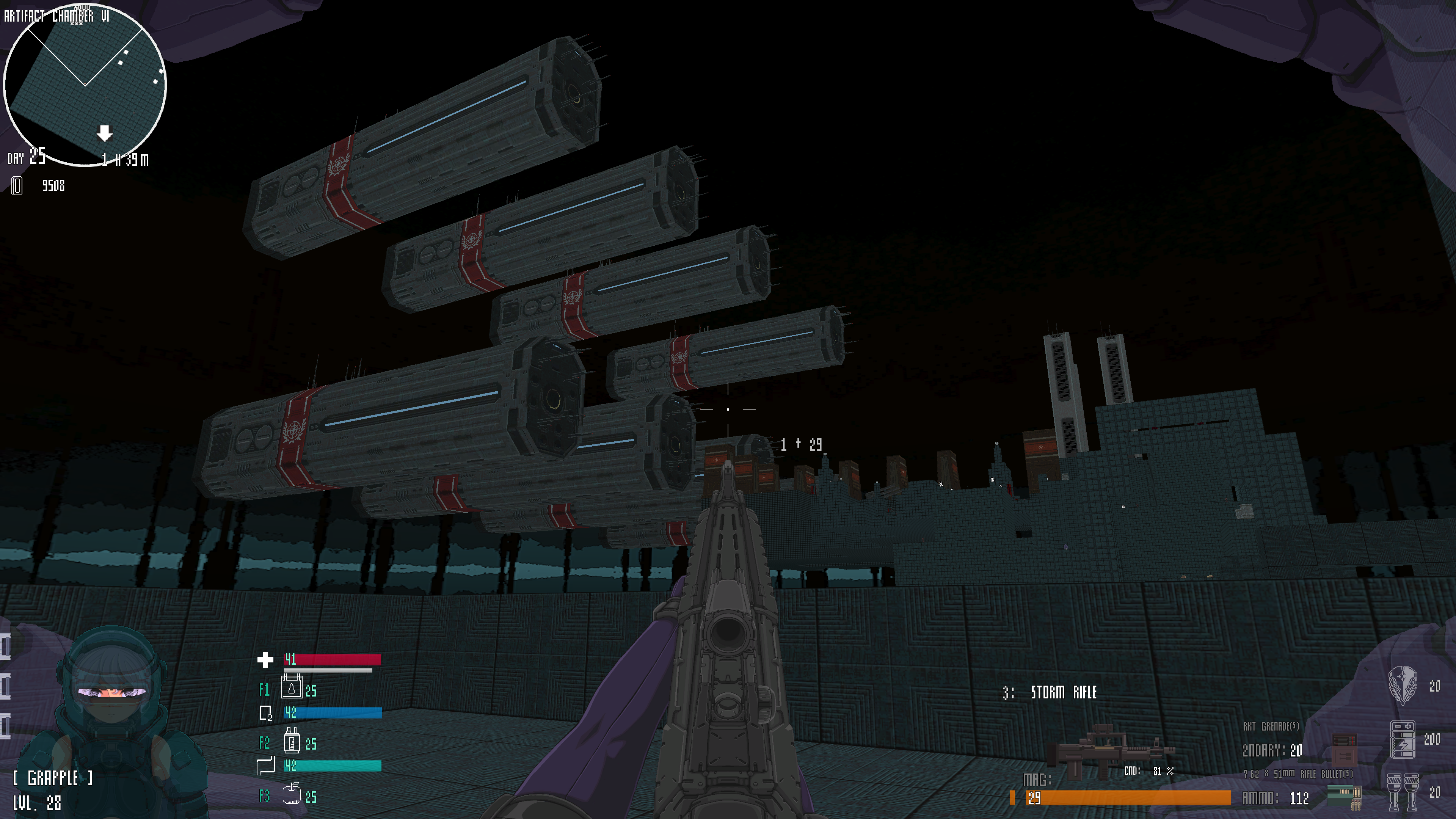Click the armor shield icon

(x=1402, y=685)
